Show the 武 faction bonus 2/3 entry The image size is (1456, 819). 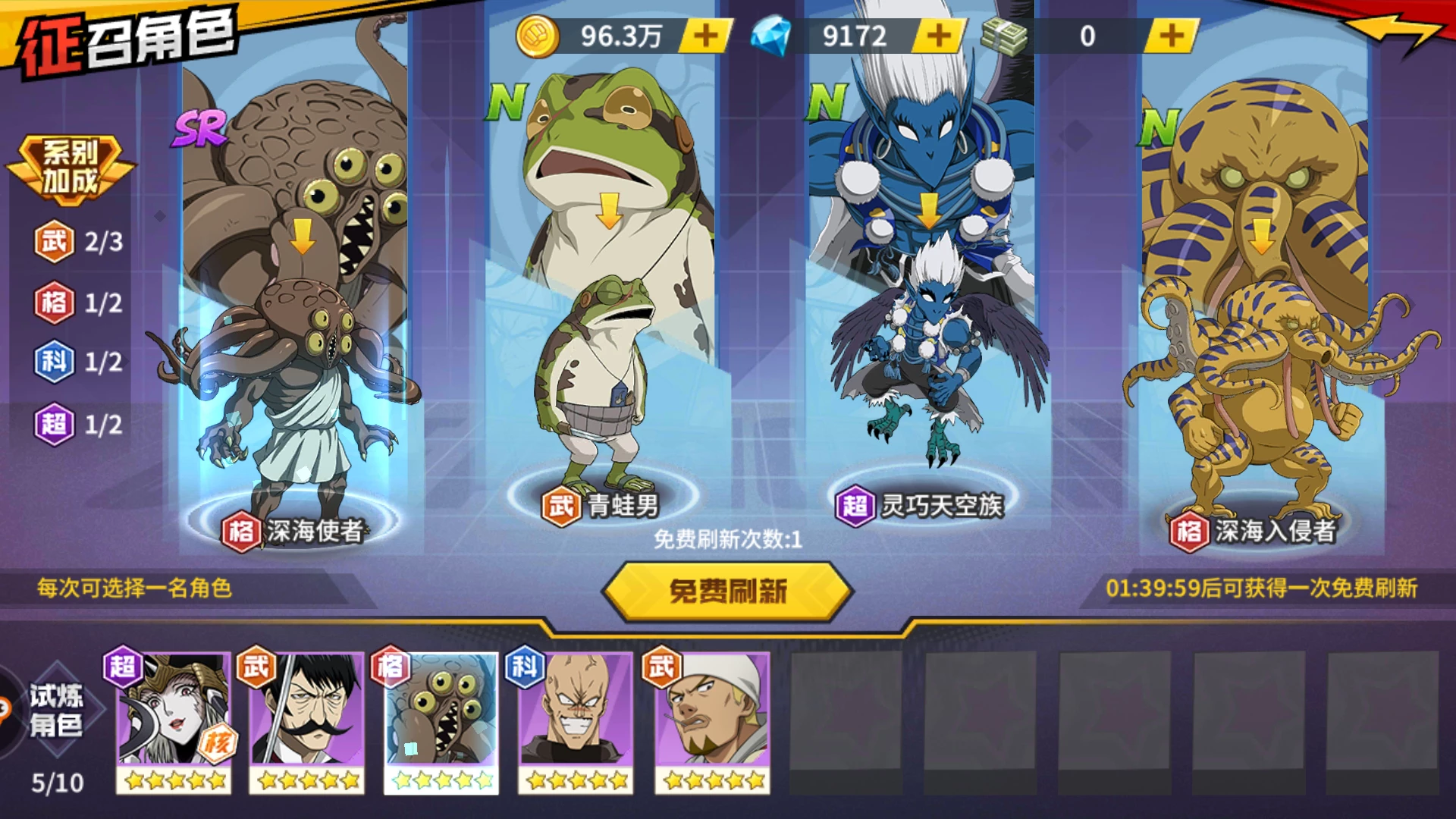tap(79, 242)
